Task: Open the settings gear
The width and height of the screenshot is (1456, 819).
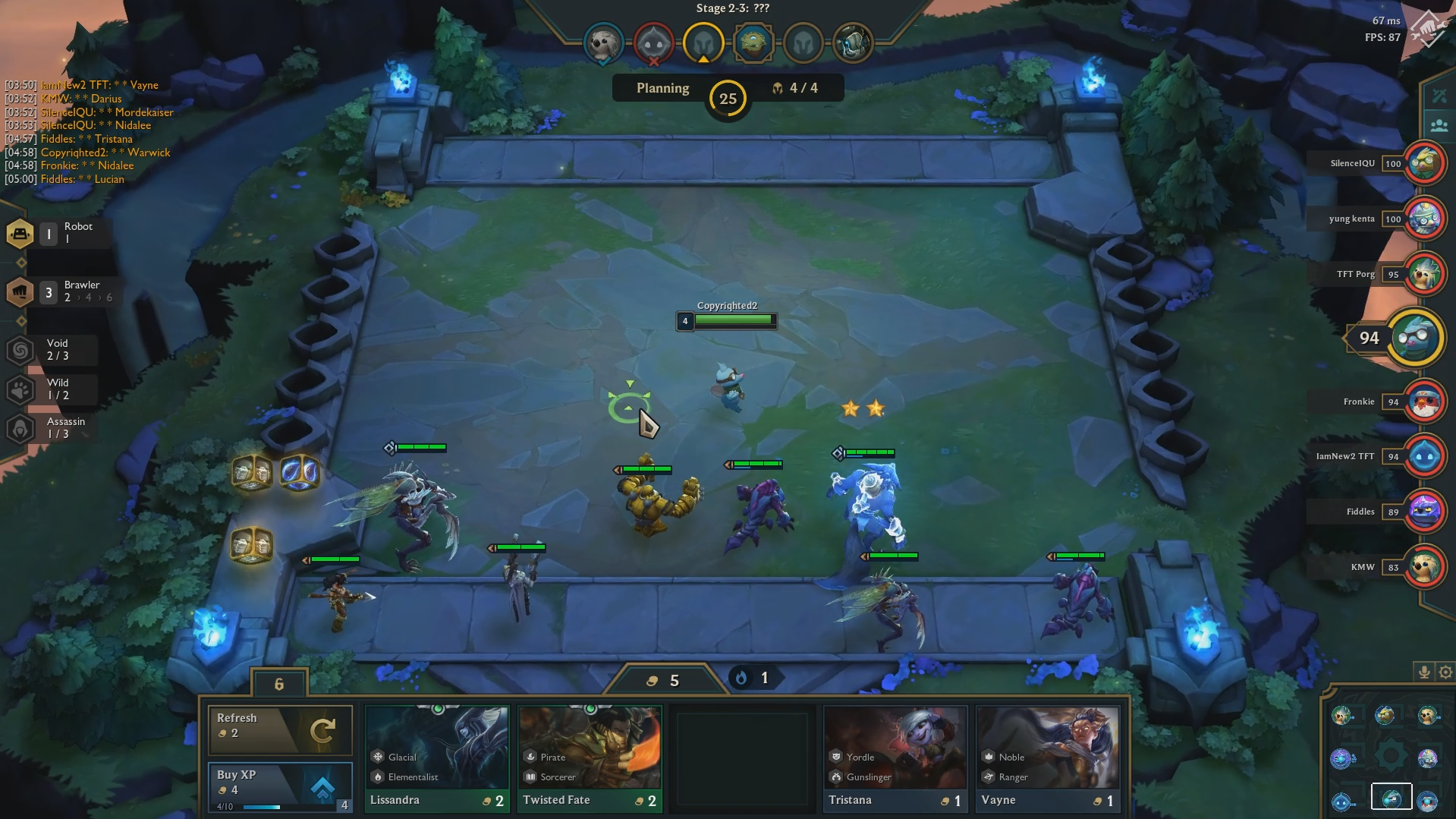Action: (1445, 672)
